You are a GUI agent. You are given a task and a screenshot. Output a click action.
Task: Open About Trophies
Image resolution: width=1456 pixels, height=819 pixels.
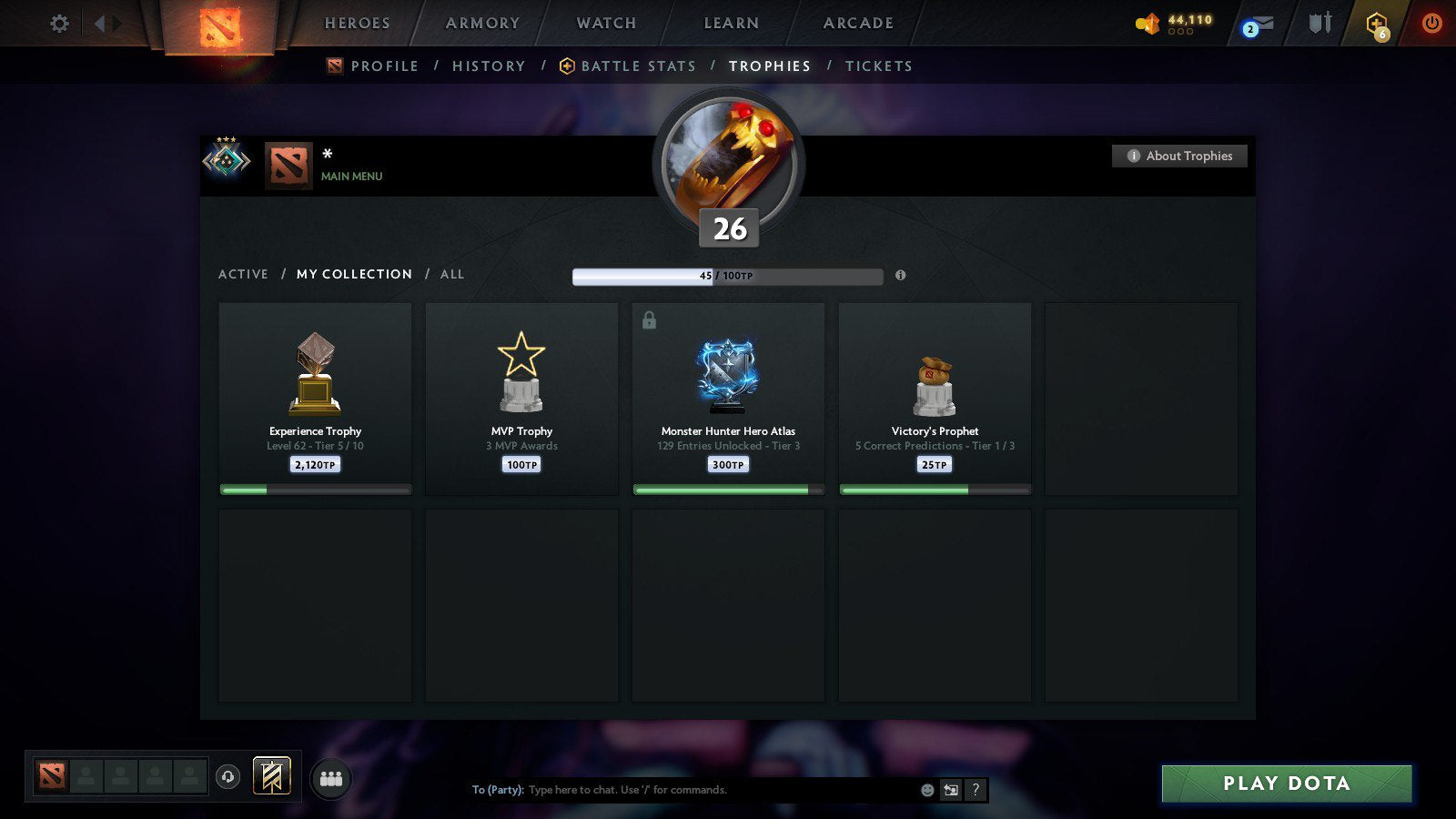tap(1178, 156)
